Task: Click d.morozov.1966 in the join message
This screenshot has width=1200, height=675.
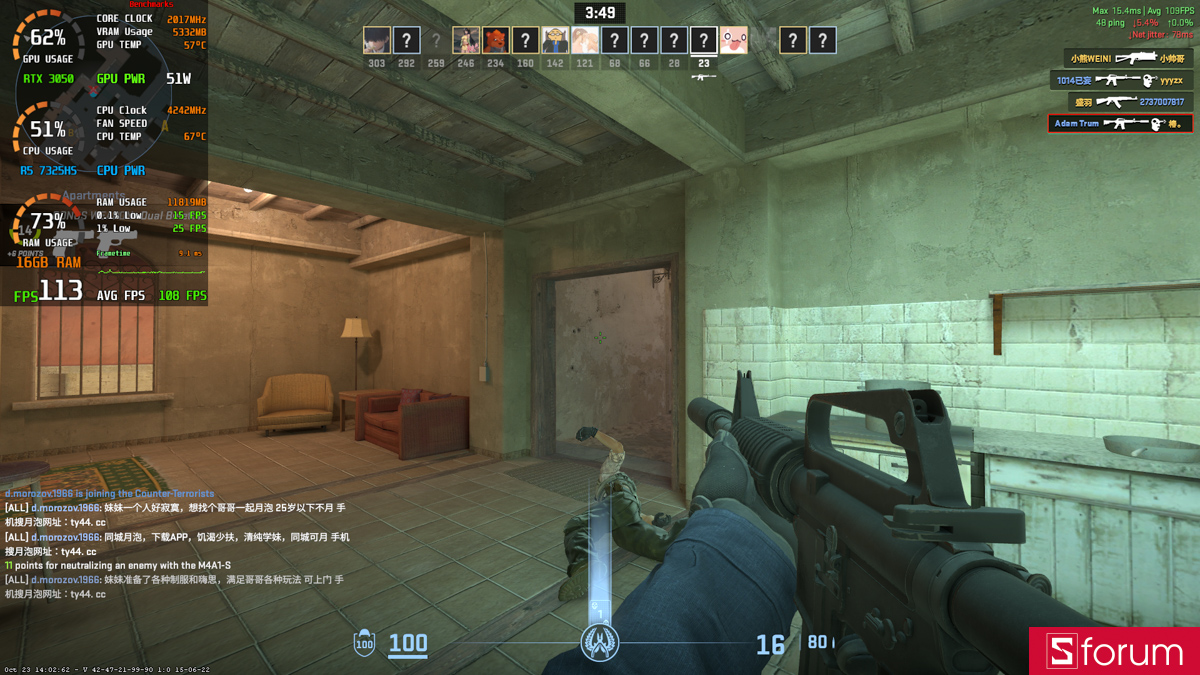Action: click(39, 494)
